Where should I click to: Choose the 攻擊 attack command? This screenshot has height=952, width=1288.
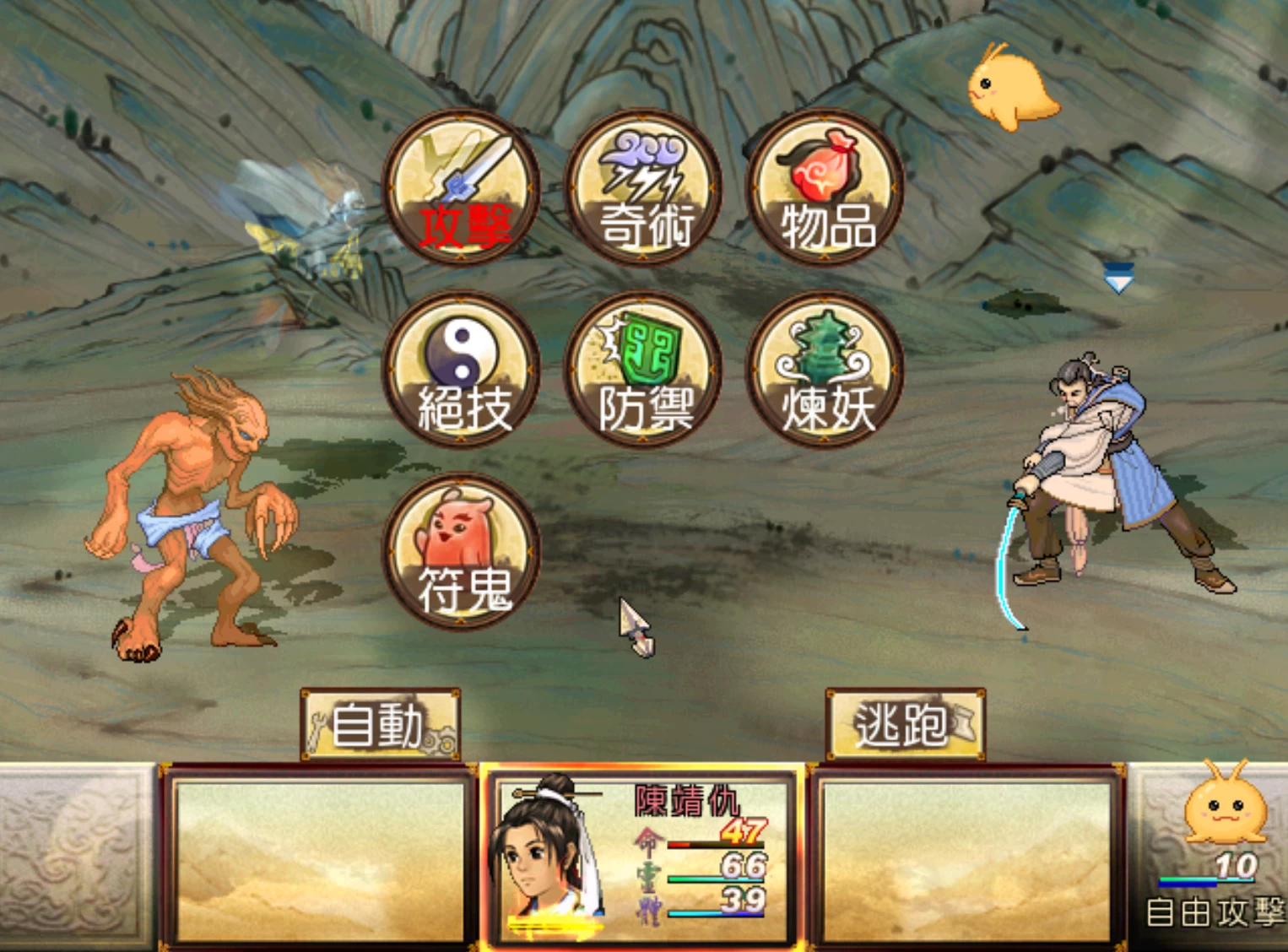[x=461, y=187]
